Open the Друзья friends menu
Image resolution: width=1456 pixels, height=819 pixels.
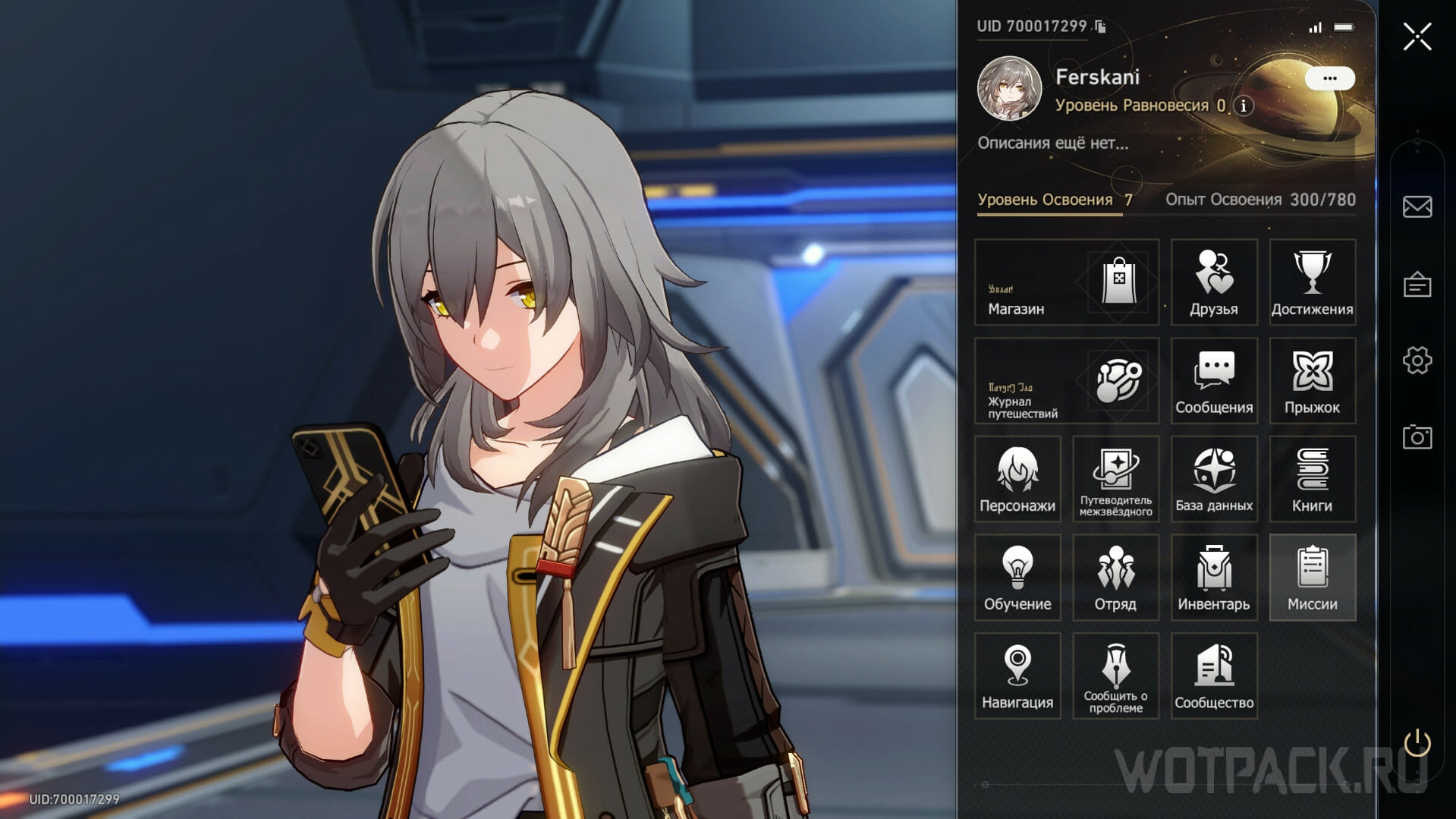(x=1213, y=282)
